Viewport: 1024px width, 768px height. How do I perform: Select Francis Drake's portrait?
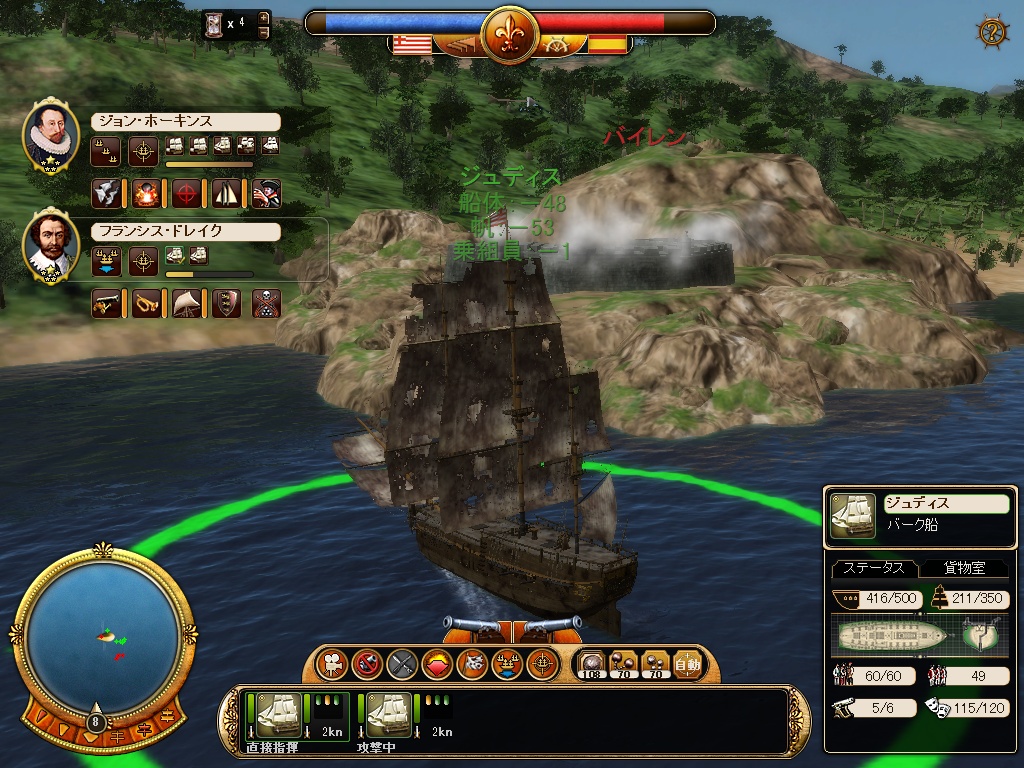(50, 245)
